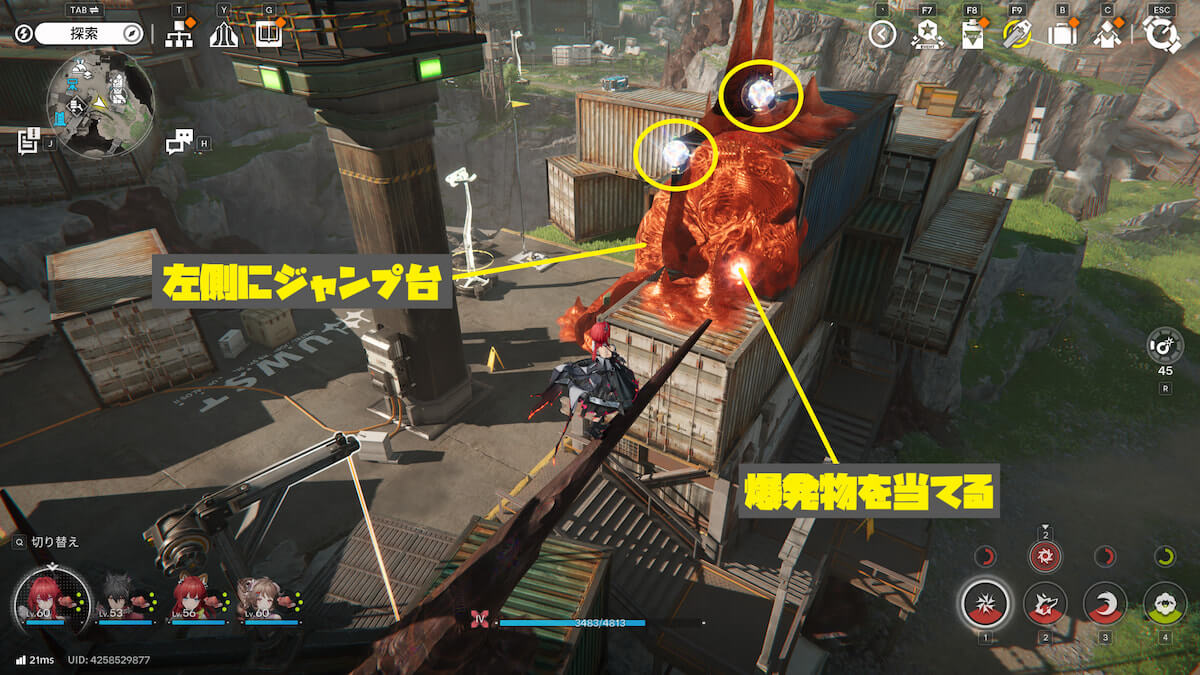
Task: Open the clipboard pass icon
Action: (972, 35)
